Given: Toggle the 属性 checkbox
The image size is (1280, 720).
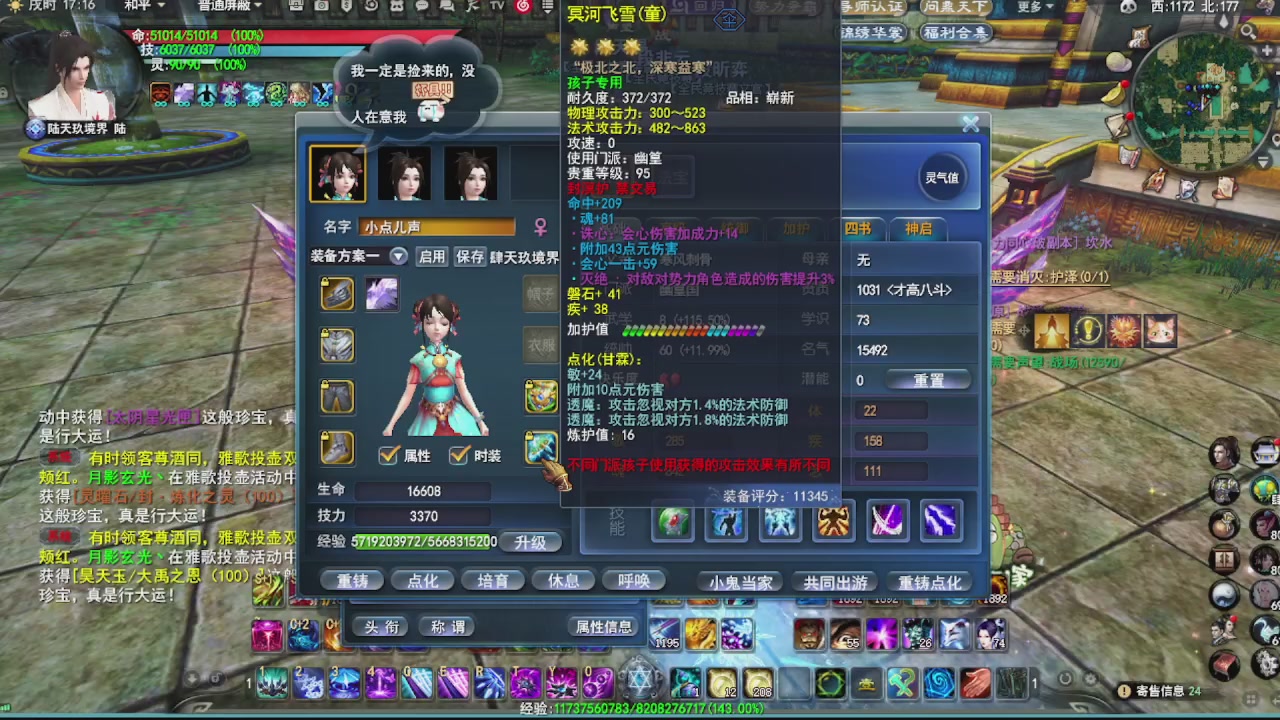Looking at the screenshot, I should 389,454.
